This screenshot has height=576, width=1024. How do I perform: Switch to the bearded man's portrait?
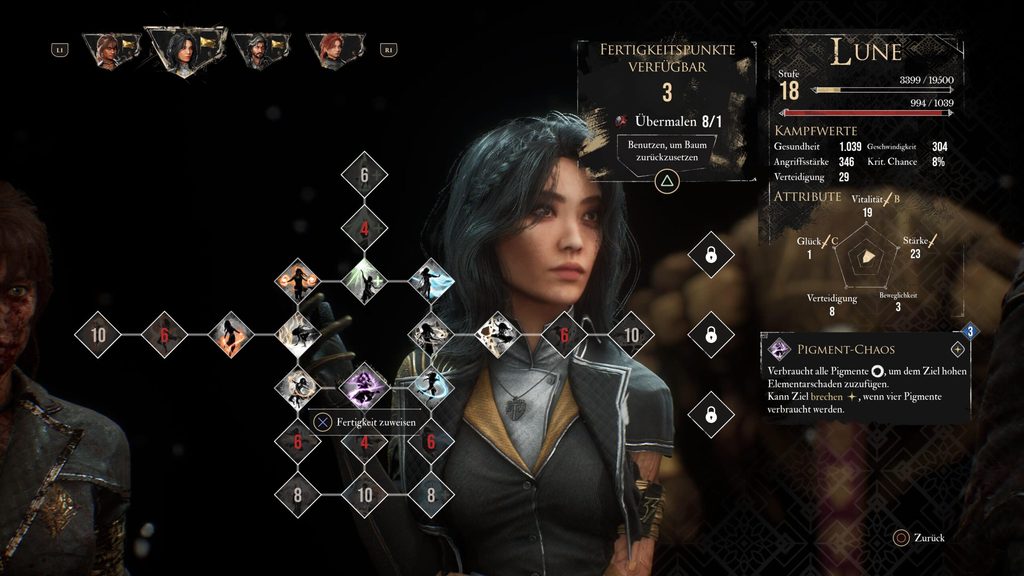tap(260, 50)
